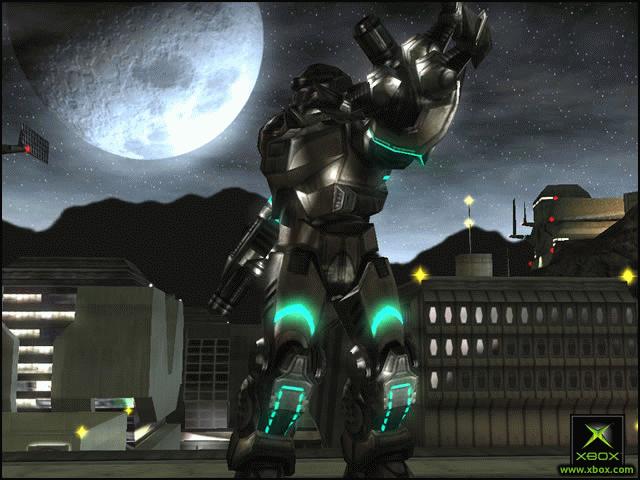Open the www.xbox.com link

597,470
